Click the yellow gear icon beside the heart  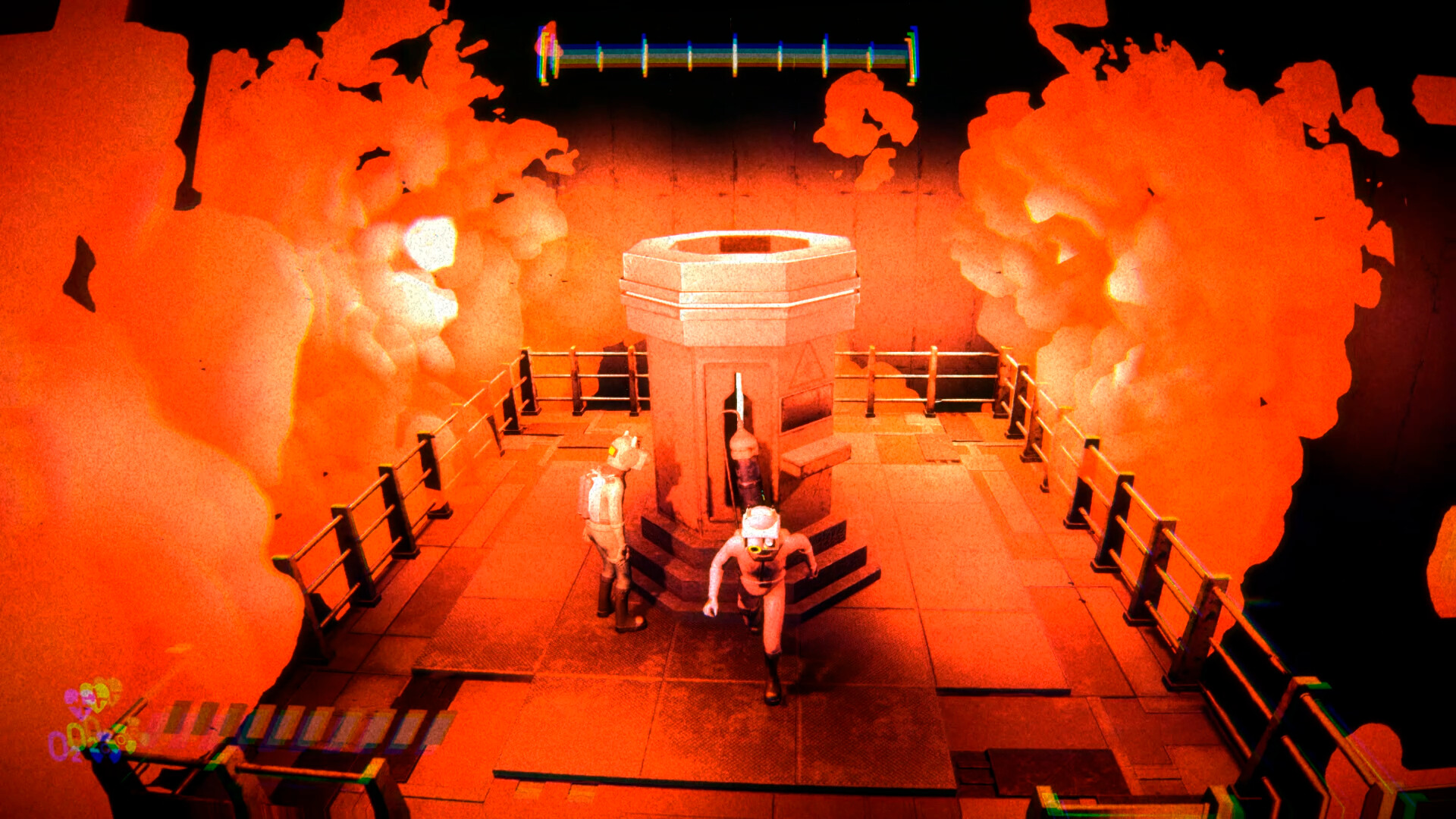pyautogui.click(x=123, y=740)
